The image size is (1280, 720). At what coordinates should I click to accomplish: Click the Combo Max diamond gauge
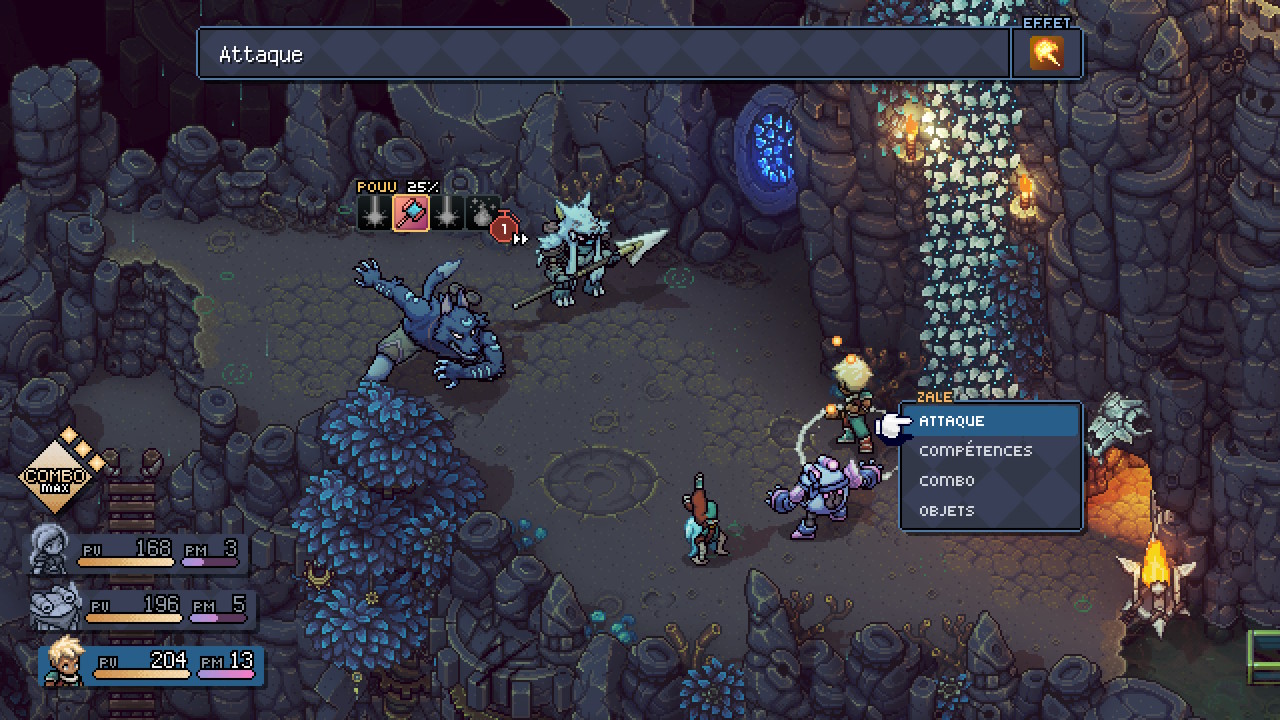pos(60,475)
